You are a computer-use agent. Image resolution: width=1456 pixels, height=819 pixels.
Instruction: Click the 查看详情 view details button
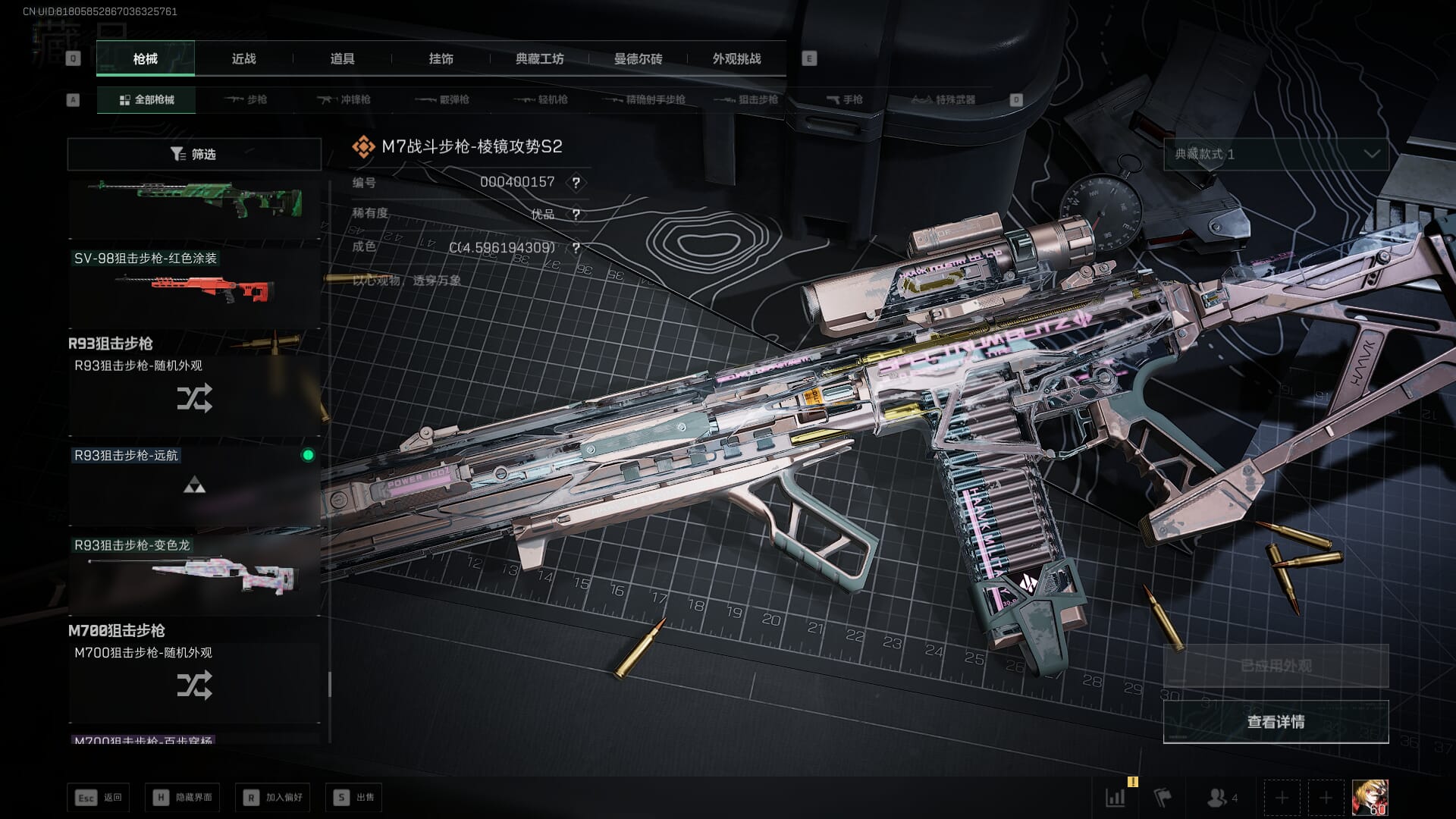click(1276, 722)
